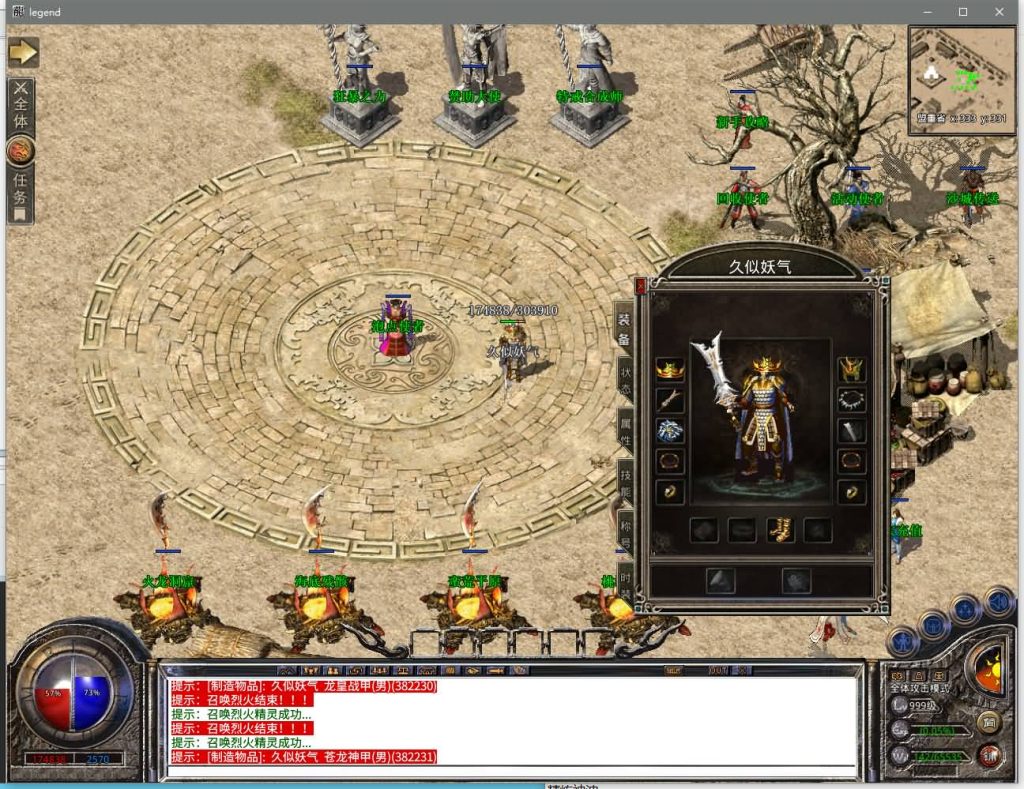
Task: Click the chat message box
Action: 510,722
